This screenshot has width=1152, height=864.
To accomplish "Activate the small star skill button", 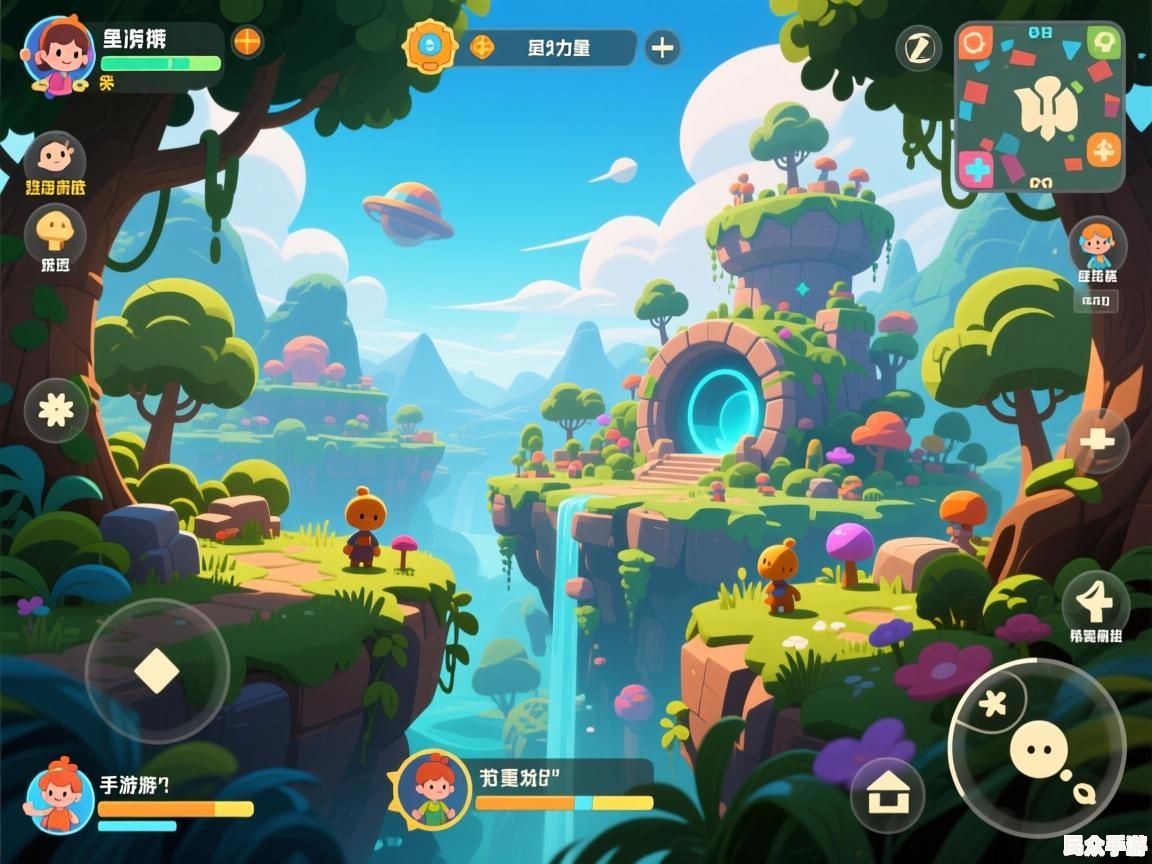I will point(991,703).
